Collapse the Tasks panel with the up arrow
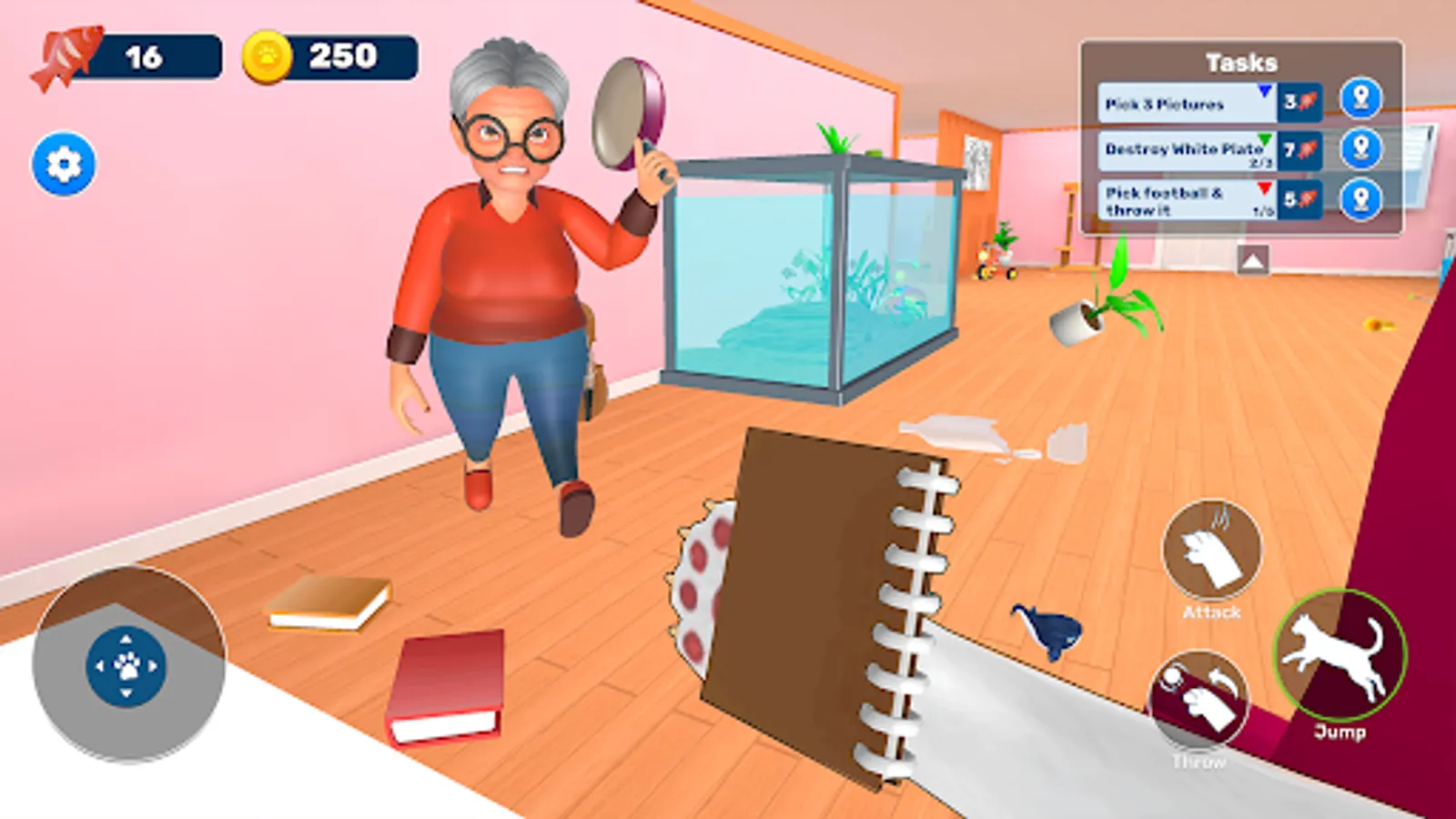The height and width of the screenshot is (819, 1456). click(1255, 261)
